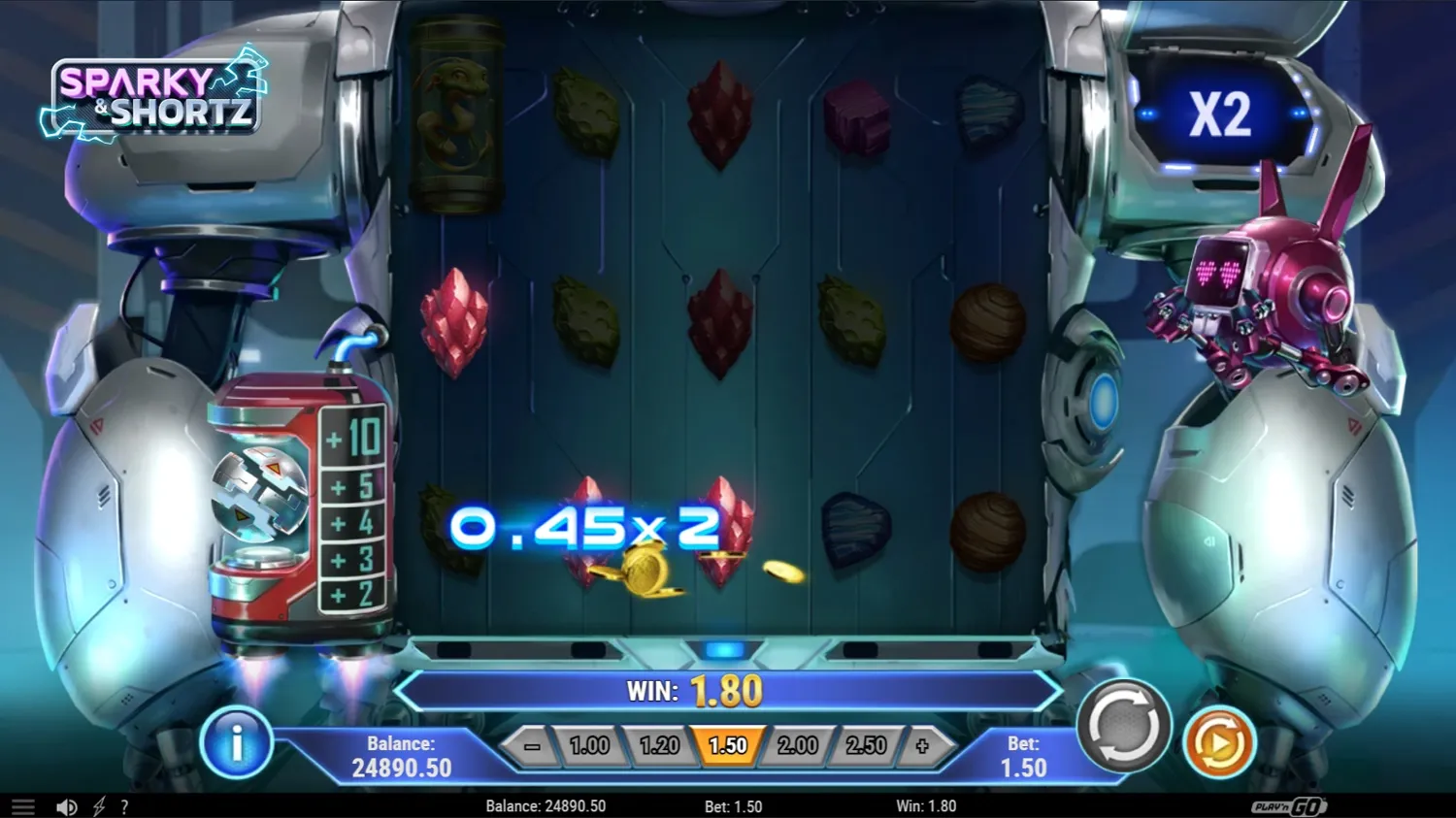Select the 1.20 bet value
Image resolution: width=1456 pixels, height=818 pixels.
(660, 745)
